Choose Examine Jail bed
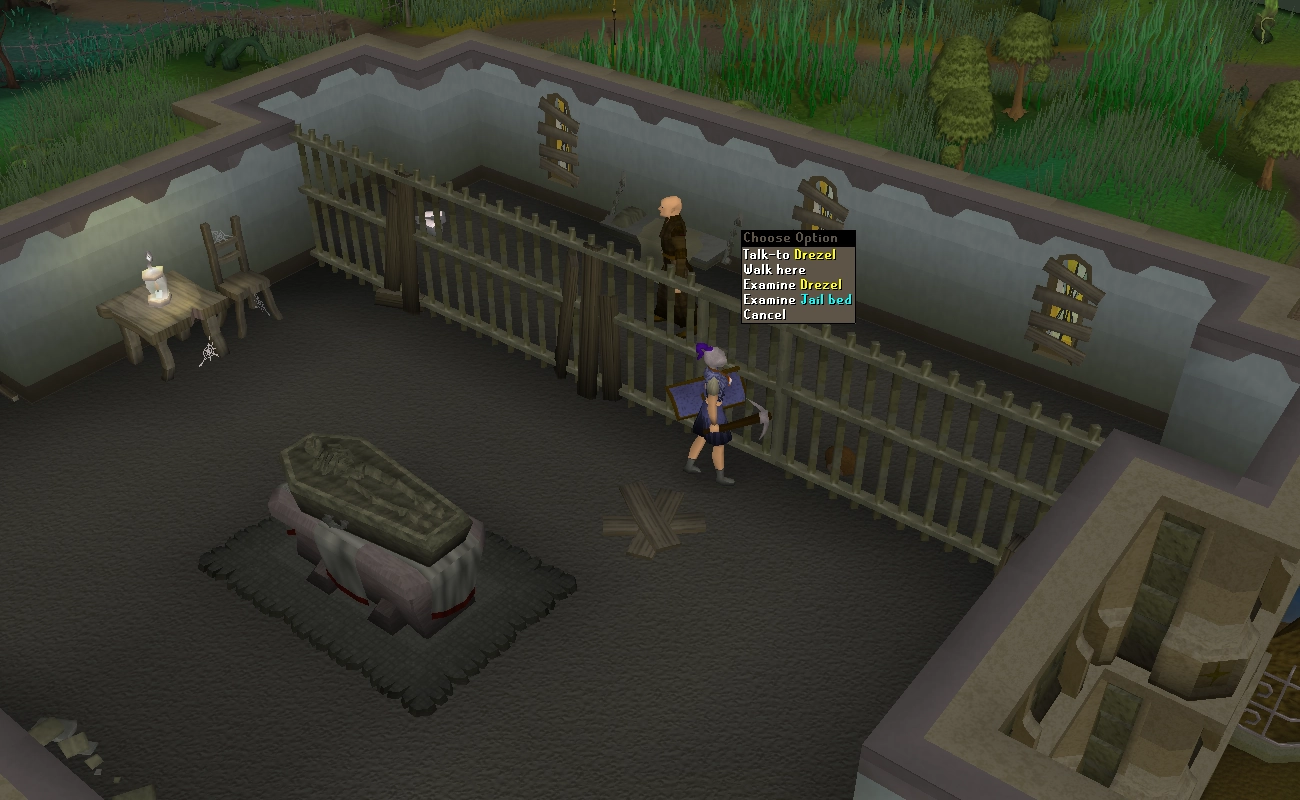1300x800 pixels. point(797,300)
